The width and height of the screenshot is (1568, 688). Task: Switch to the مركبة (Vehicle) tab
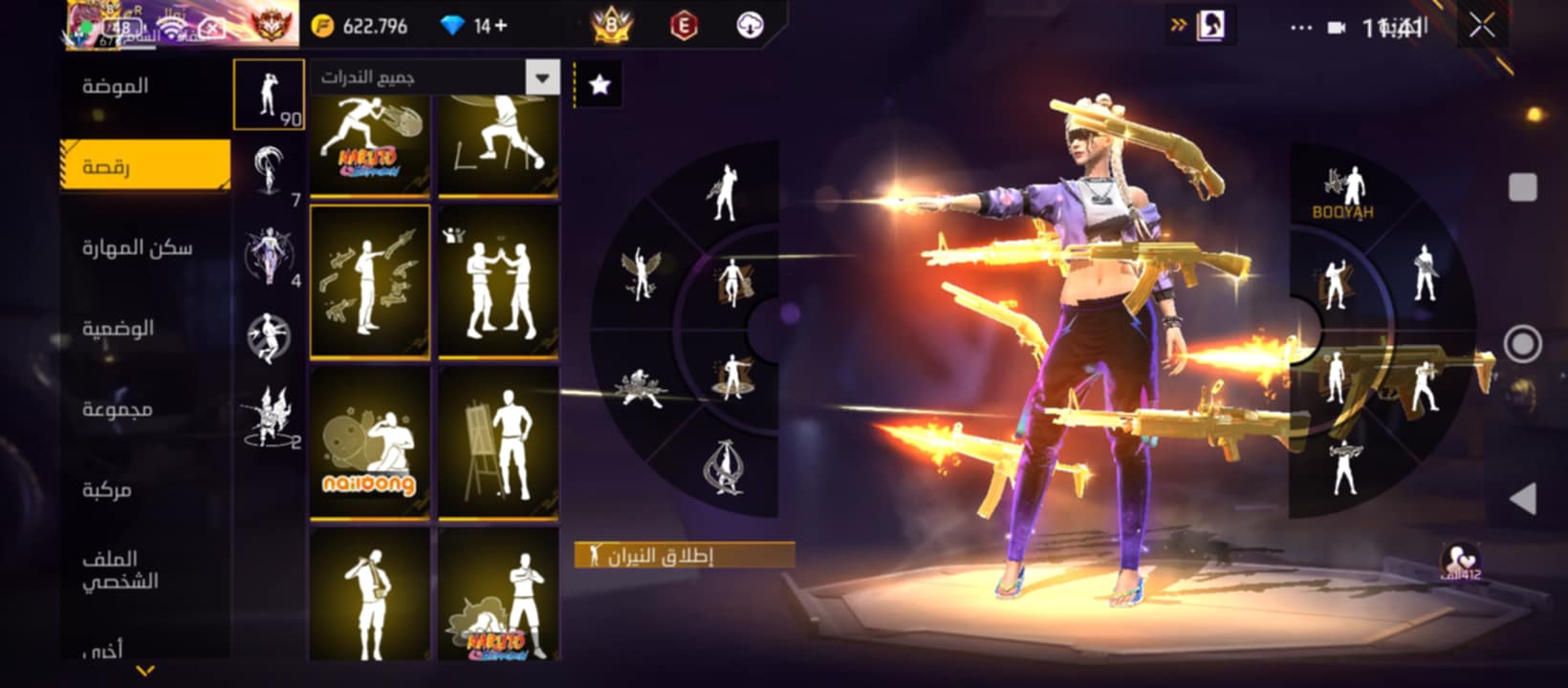(106, 490)
